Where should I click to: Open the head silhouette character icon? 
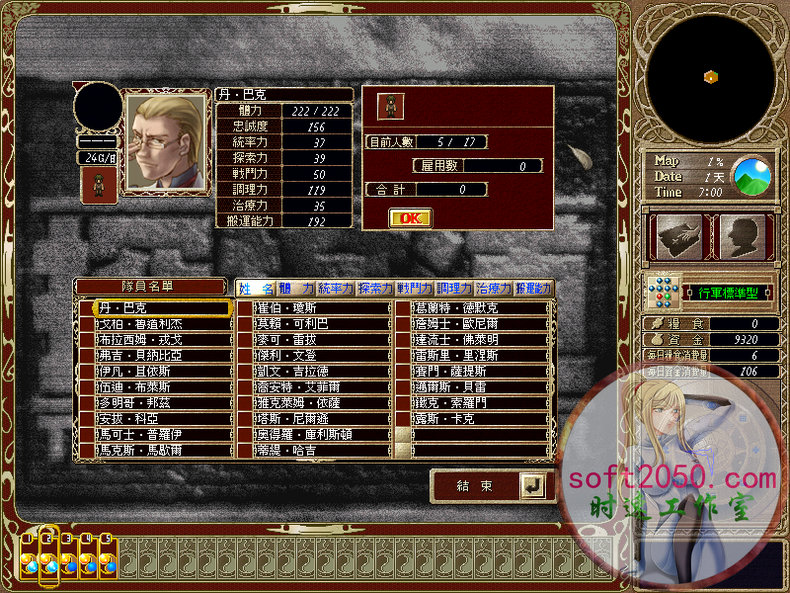[741, 236]
